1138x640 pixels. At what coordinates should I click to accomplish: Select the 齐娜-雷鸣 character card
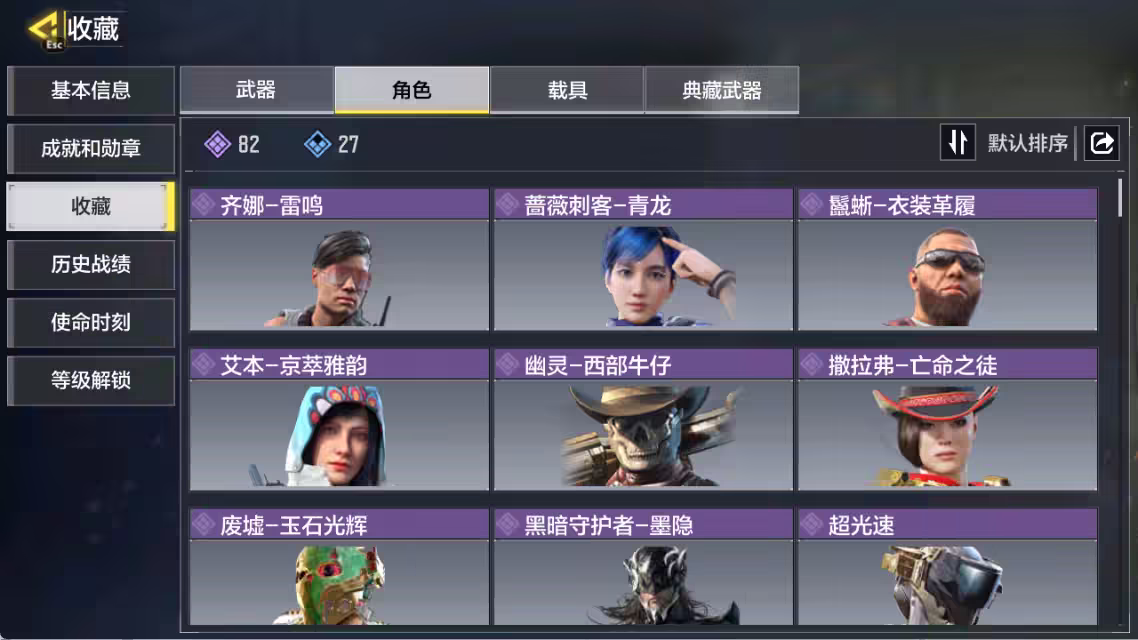339,260
